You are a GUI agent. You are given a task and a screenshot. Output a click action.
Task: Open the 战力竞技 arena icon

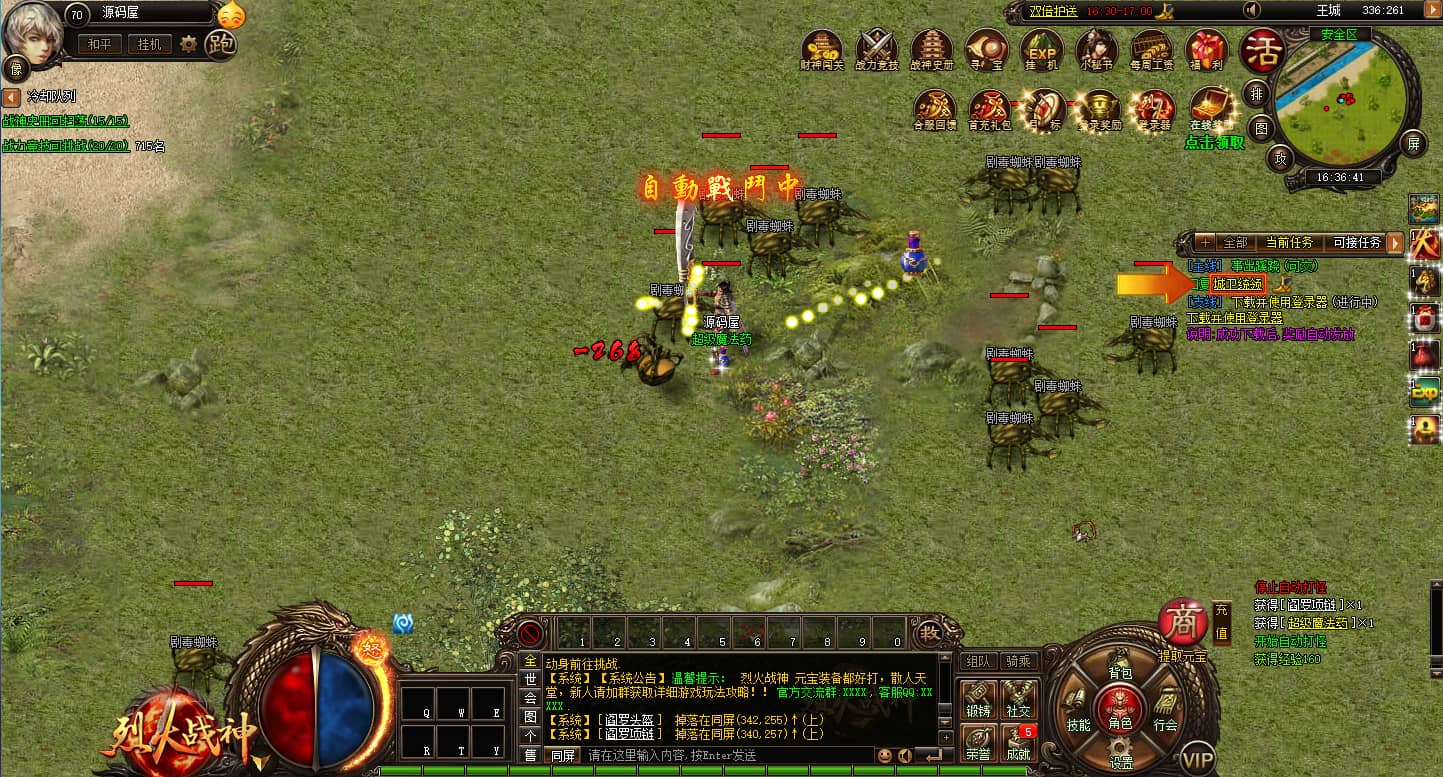877,48
